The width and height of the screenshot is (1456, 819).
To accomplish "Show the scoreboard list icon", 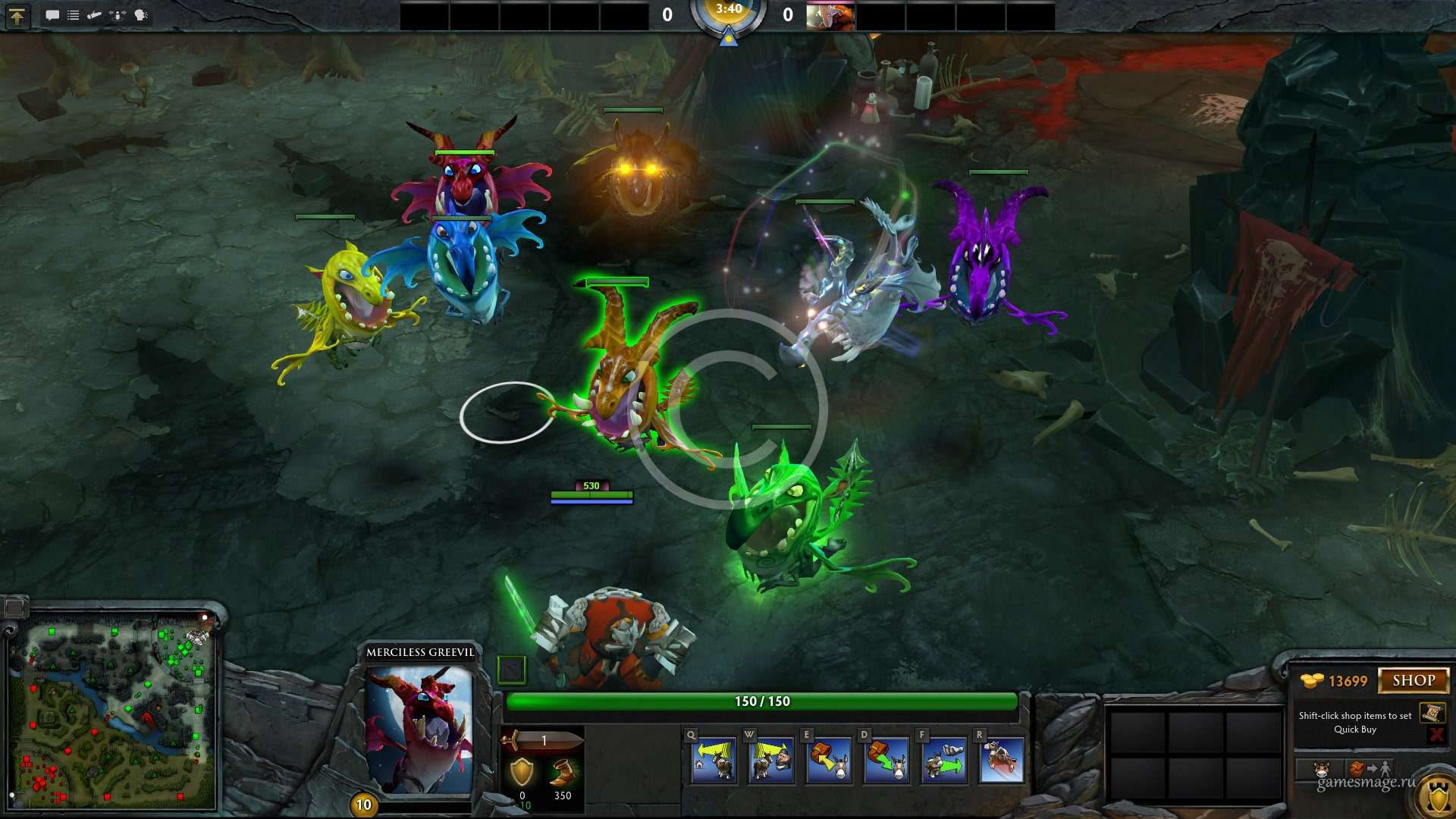I will coord(74,15).
